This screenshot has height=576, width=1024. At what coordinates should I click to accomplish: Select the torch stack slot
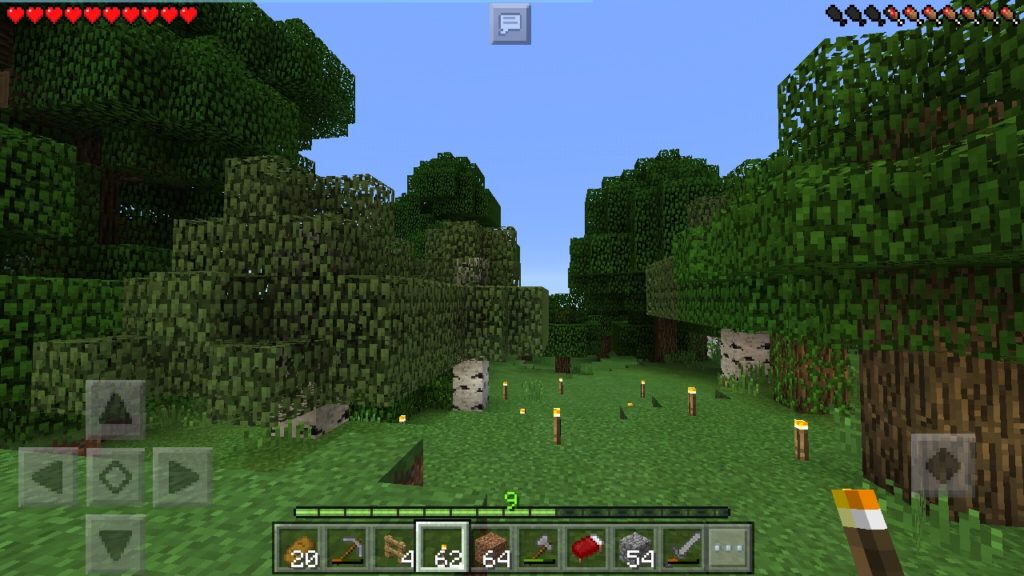click(442, 547)
